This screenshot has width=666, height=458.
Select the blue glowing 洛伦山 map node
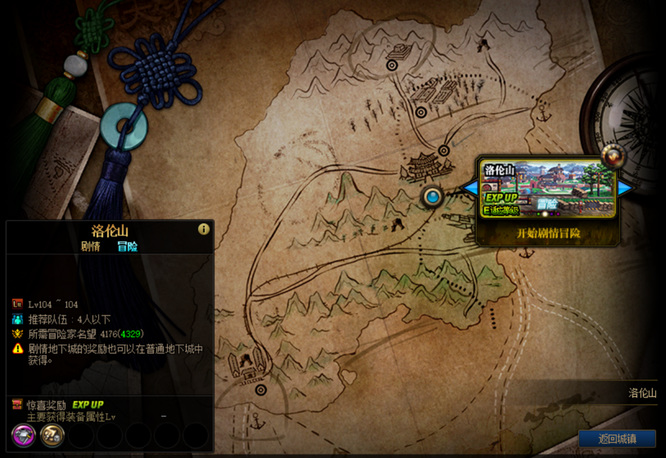432,197
